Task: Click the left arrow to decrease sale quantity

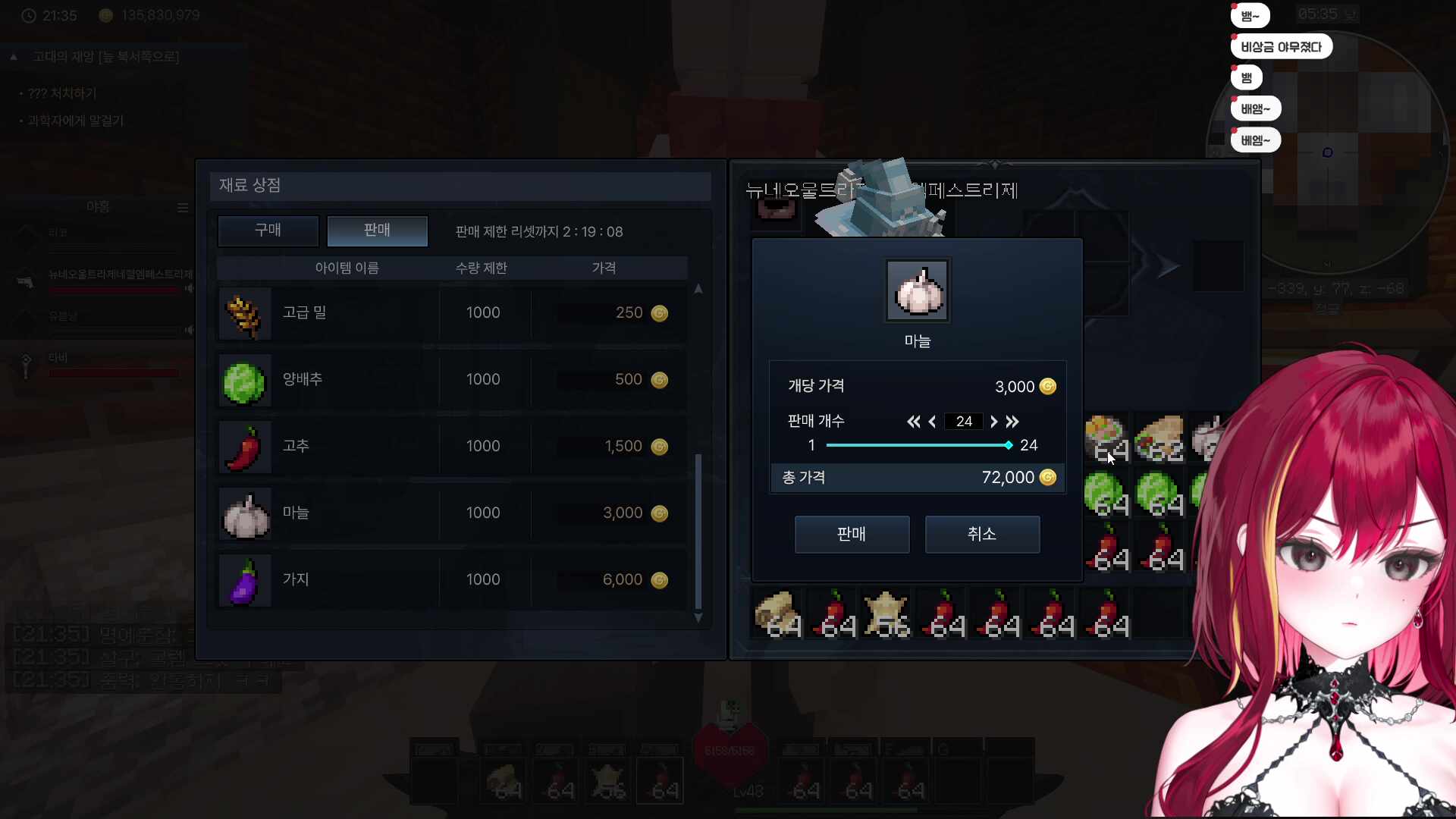Action: pyautogui.click(x=932, y=422)
